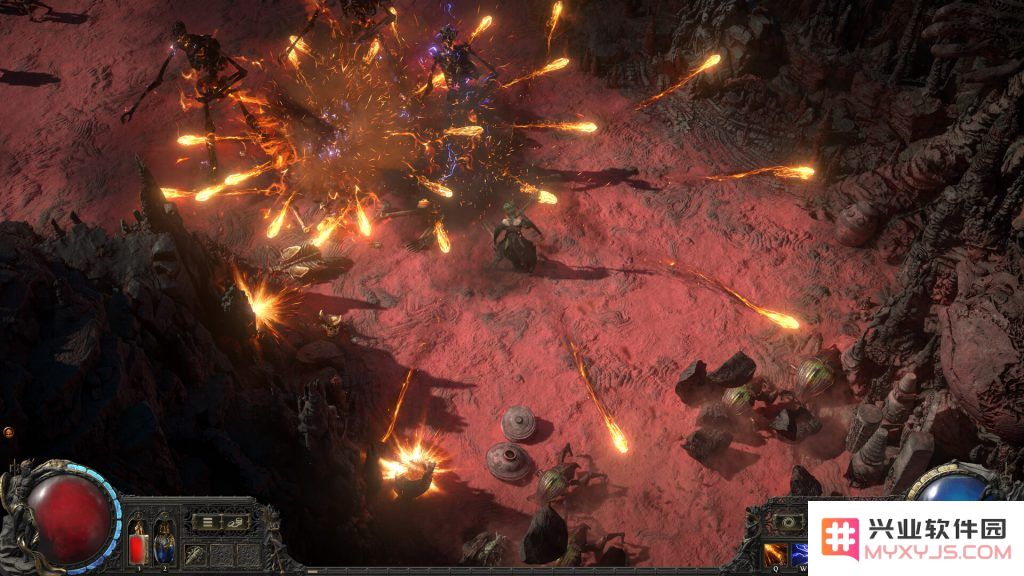Select the weapon icon slot beside flasks
The height and width of the screenshot is (576, 1024).
click(195, 553)
